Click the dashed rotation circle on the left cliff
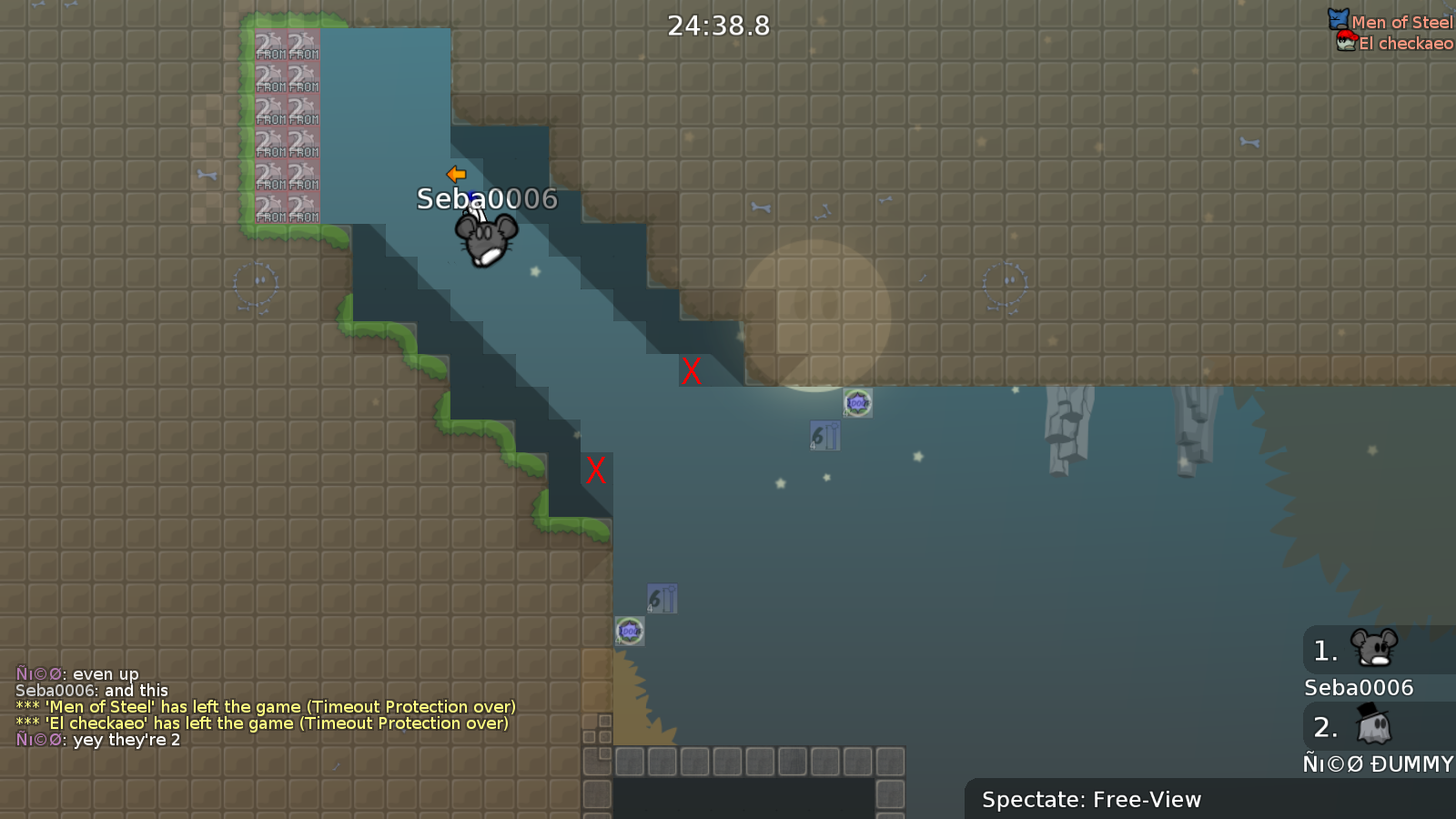Viewport: 1456px width, 819px height. (256, 281)
